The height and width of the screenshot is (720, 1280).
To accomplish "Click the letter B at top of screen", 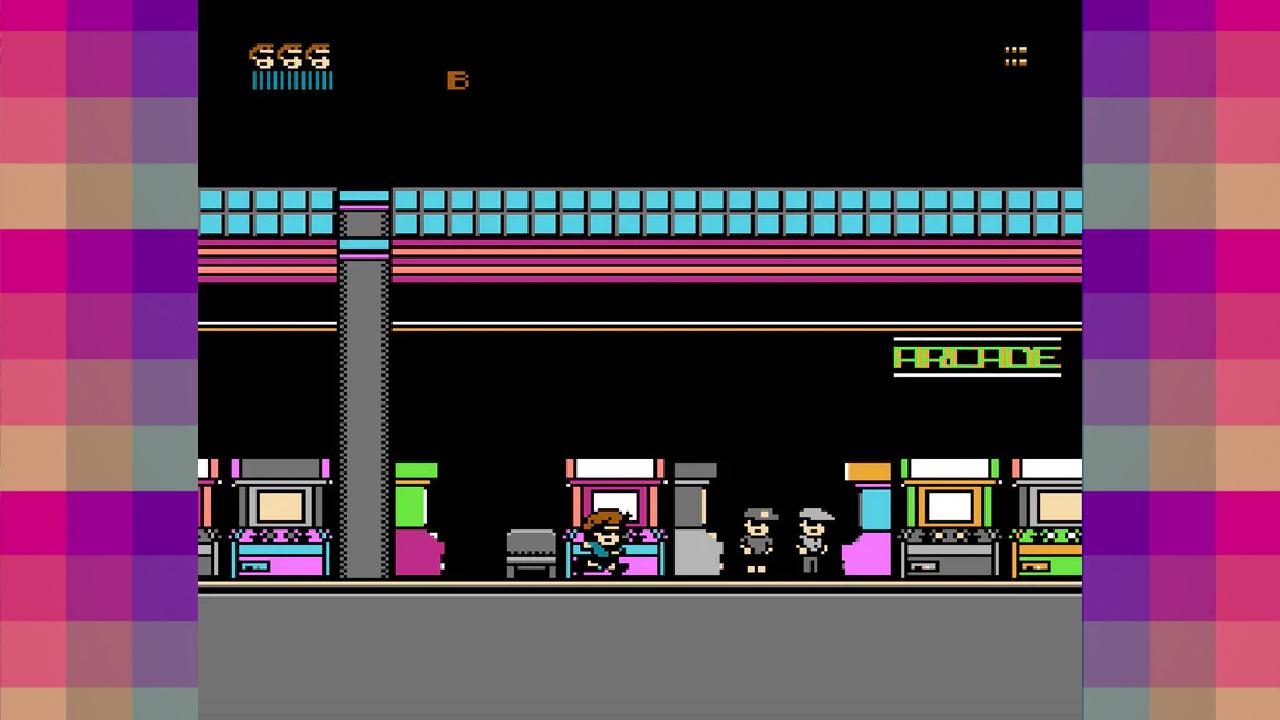I will point(458,80).
